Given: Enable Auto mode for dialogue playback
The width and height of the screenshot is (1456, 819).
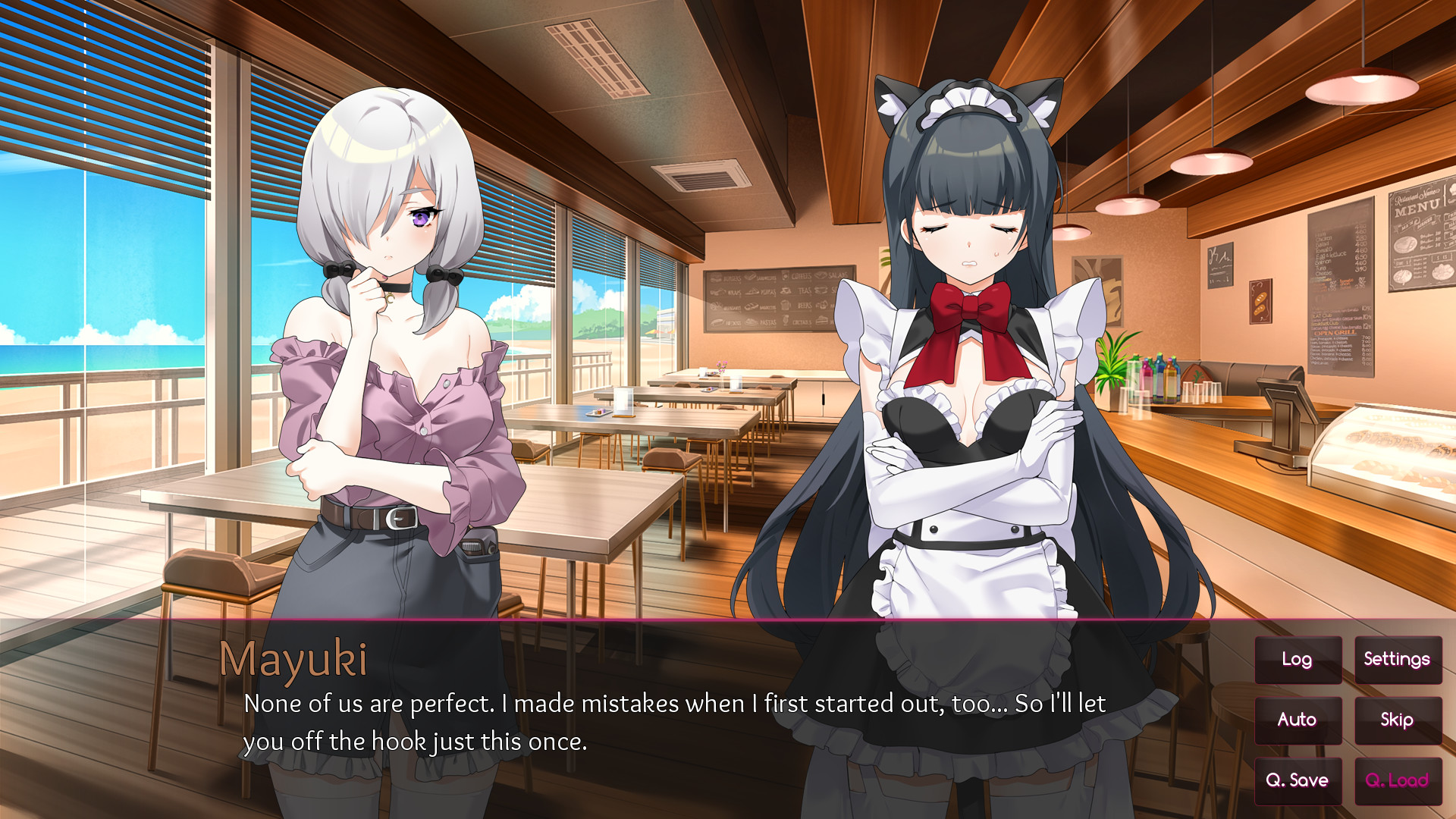Looking at the screenshot, I should coord(1298,720).
